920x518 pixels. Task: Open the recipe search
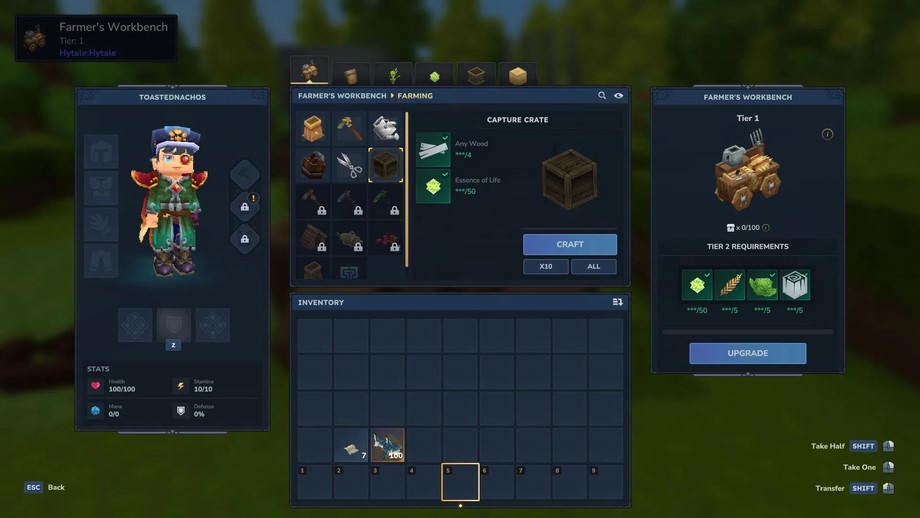point(602,96)
